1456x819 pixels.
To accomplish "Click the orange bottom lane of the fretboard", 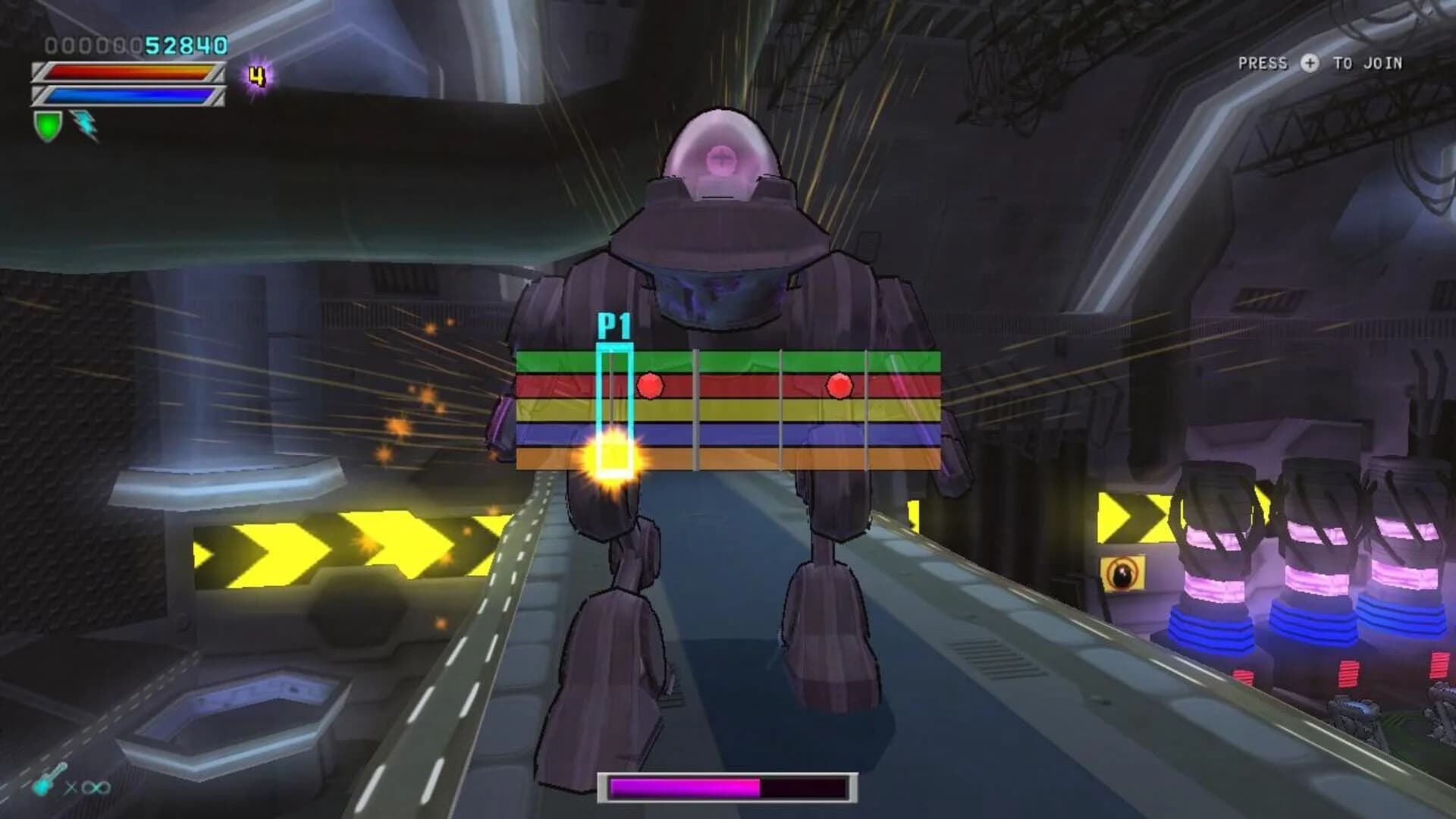I will pyautogui.click(x=758, y=459).
